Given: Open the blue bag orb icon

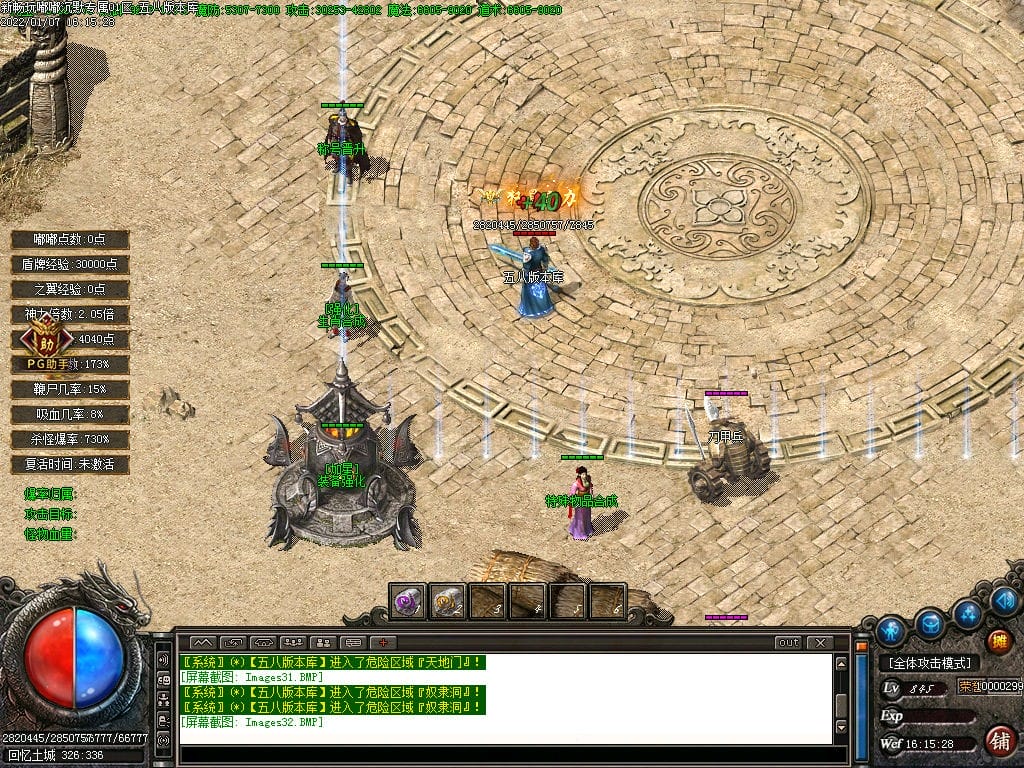Looking at the screenshot, I should pyautogui.click(x=930, y=623).
